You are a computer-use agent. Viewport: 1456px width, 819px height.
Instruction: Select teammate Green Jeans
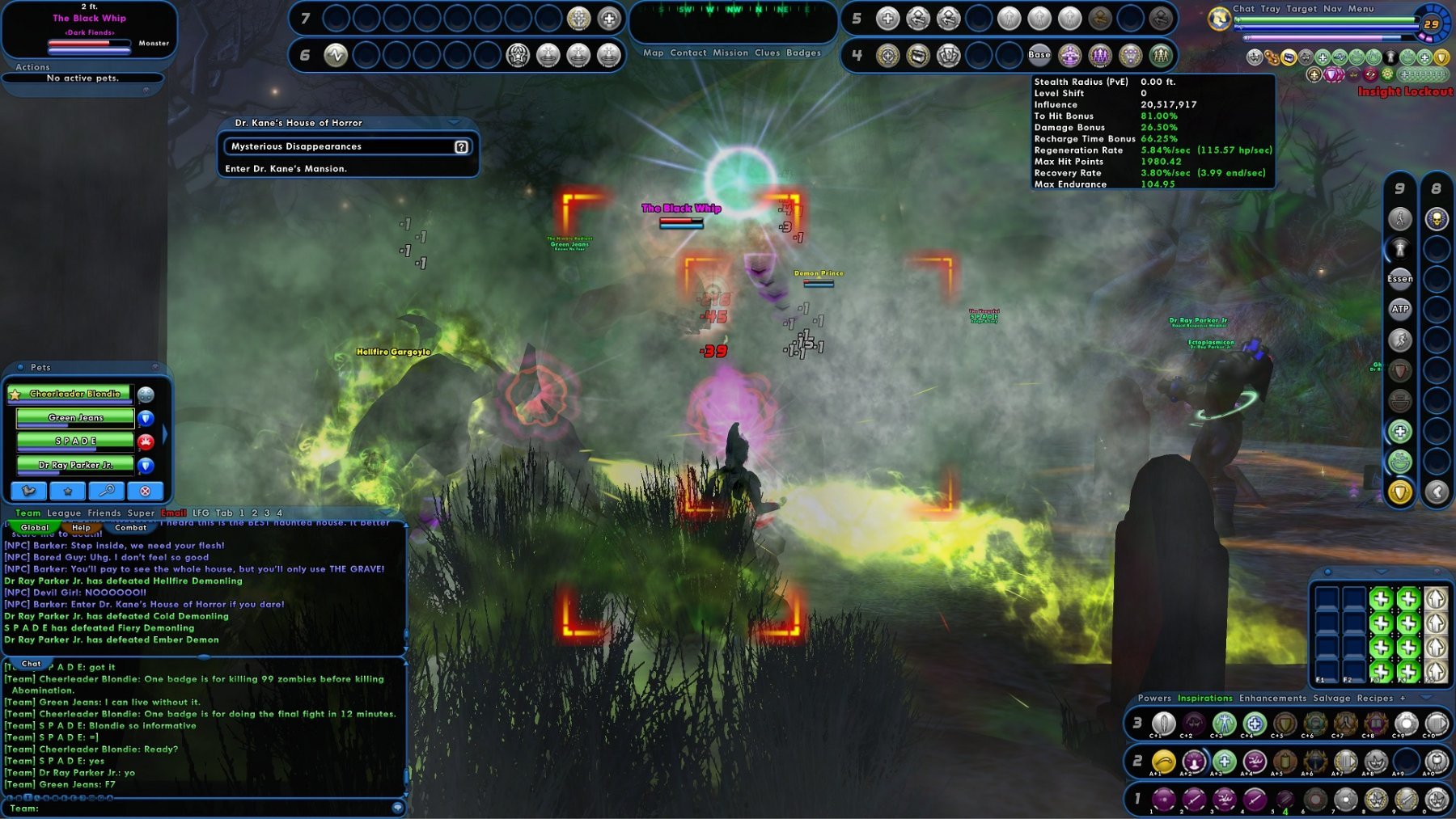point(75,418)
